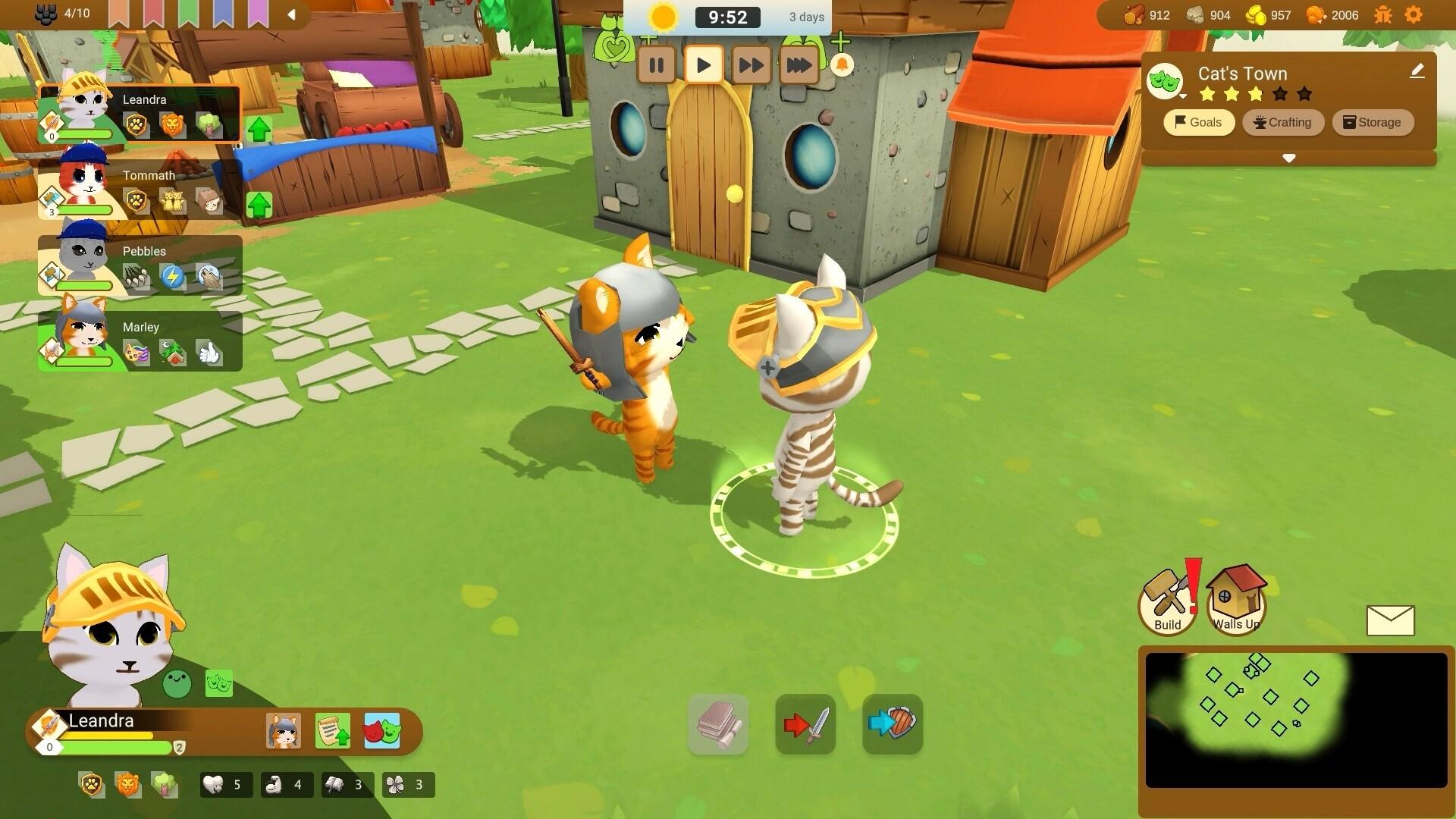The height and width of the screenshot is (819, 1456).
Task: Select the attack command sword icon
Action: (x=805, y=725)
